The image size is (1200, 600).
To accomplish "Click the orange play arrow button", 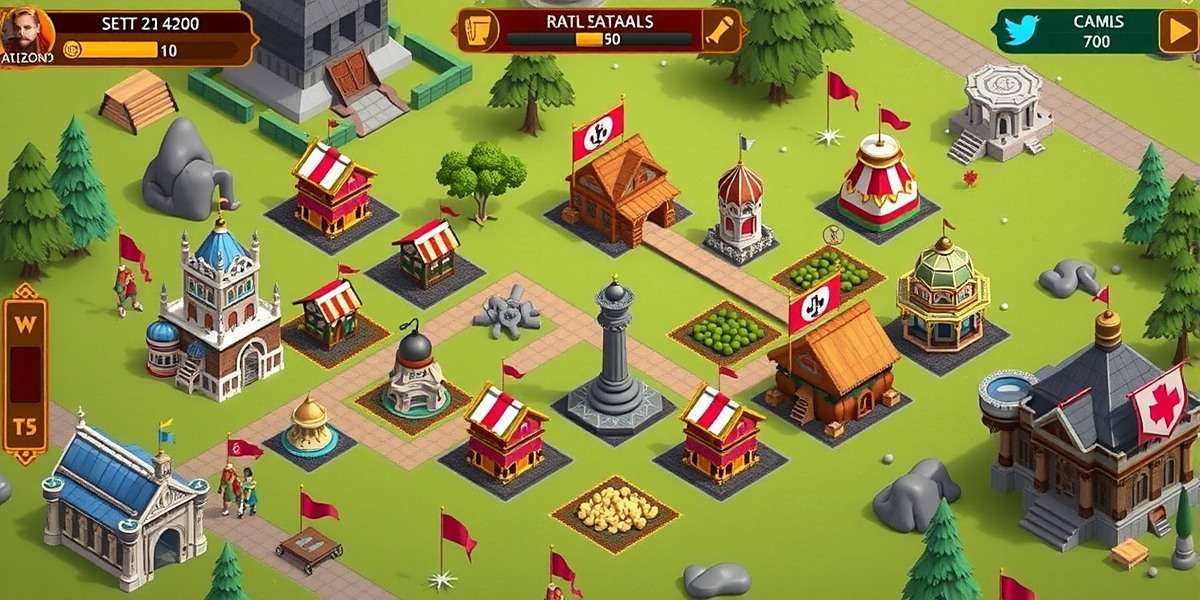I will (x=1178, y=31).
